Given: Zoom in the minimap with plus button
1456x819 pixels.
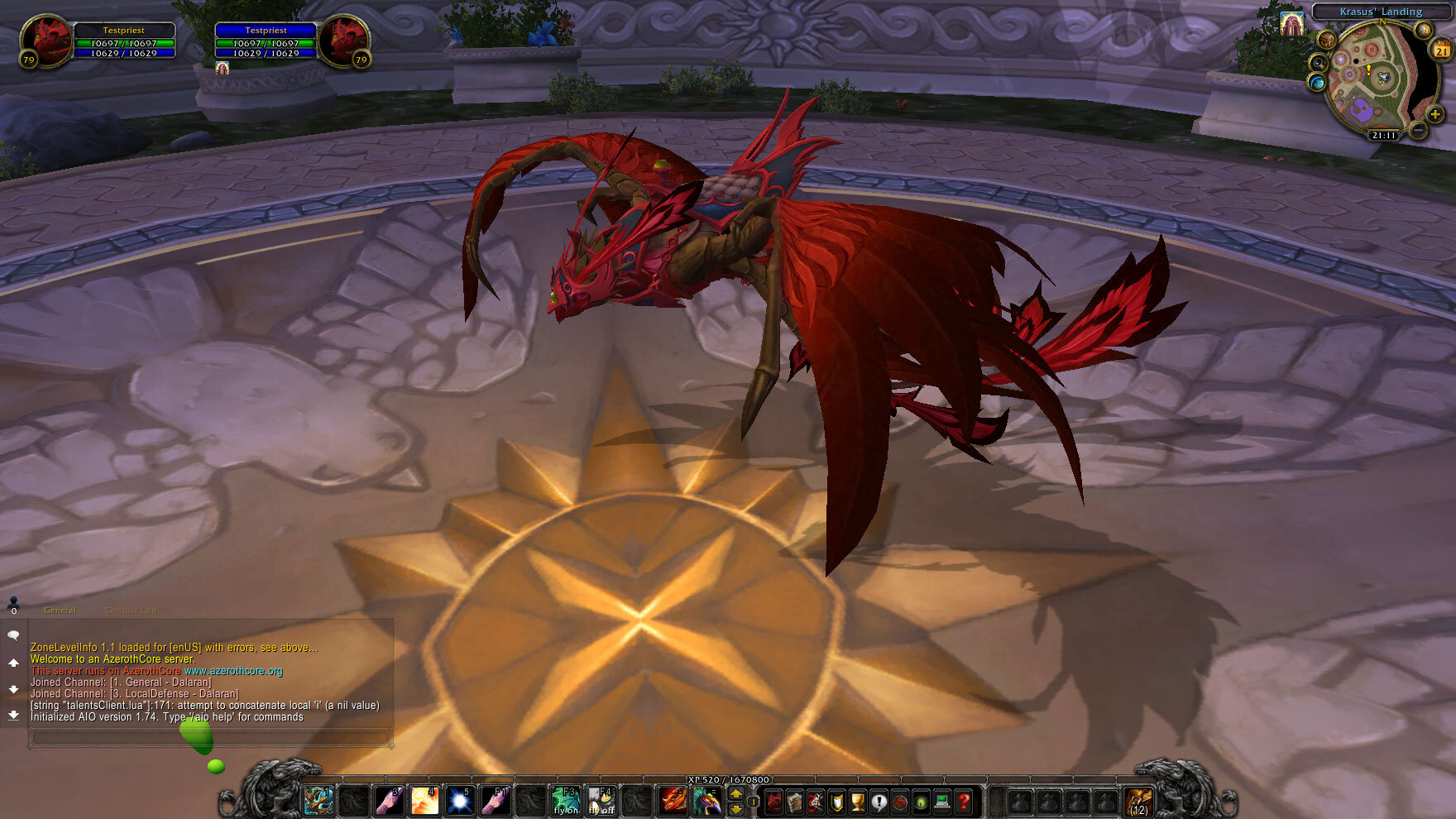Looking at the screenshot, I should (x=1434, y=115).
